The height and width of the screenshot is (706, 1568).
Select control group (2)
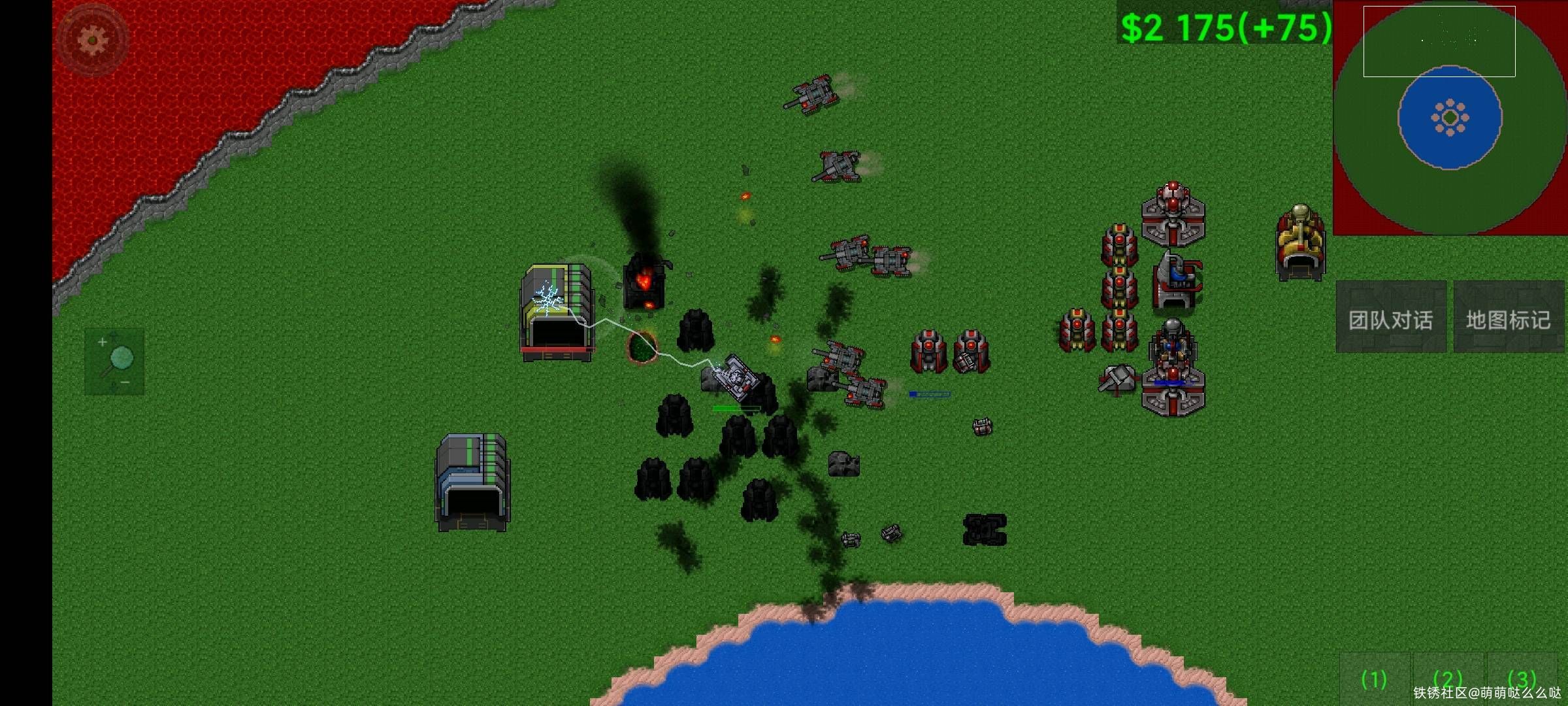pyautogui.click(x=1448, y=680)
